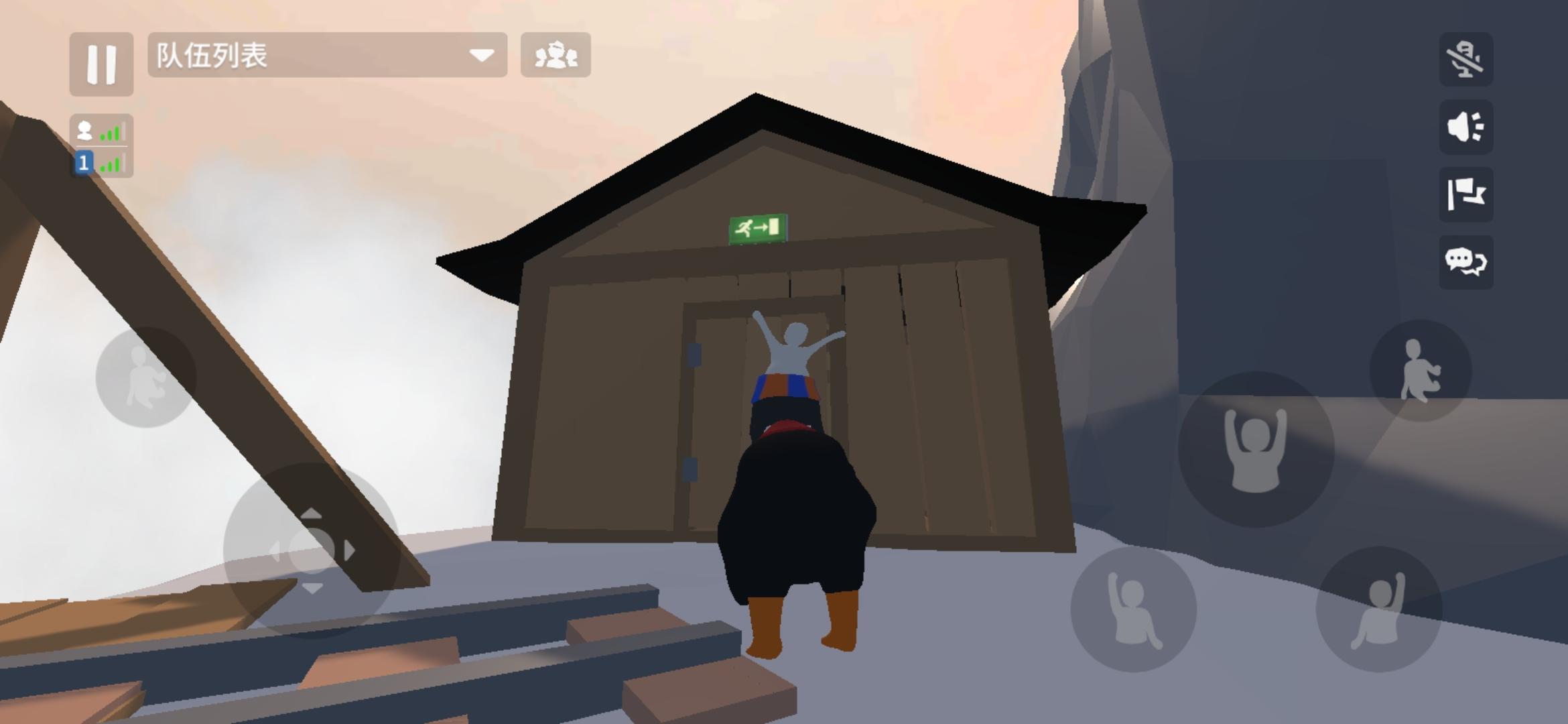Screen dimensions: 1568x724
Task: Open the team roster panel from the top bar
Action: point(556,57)
